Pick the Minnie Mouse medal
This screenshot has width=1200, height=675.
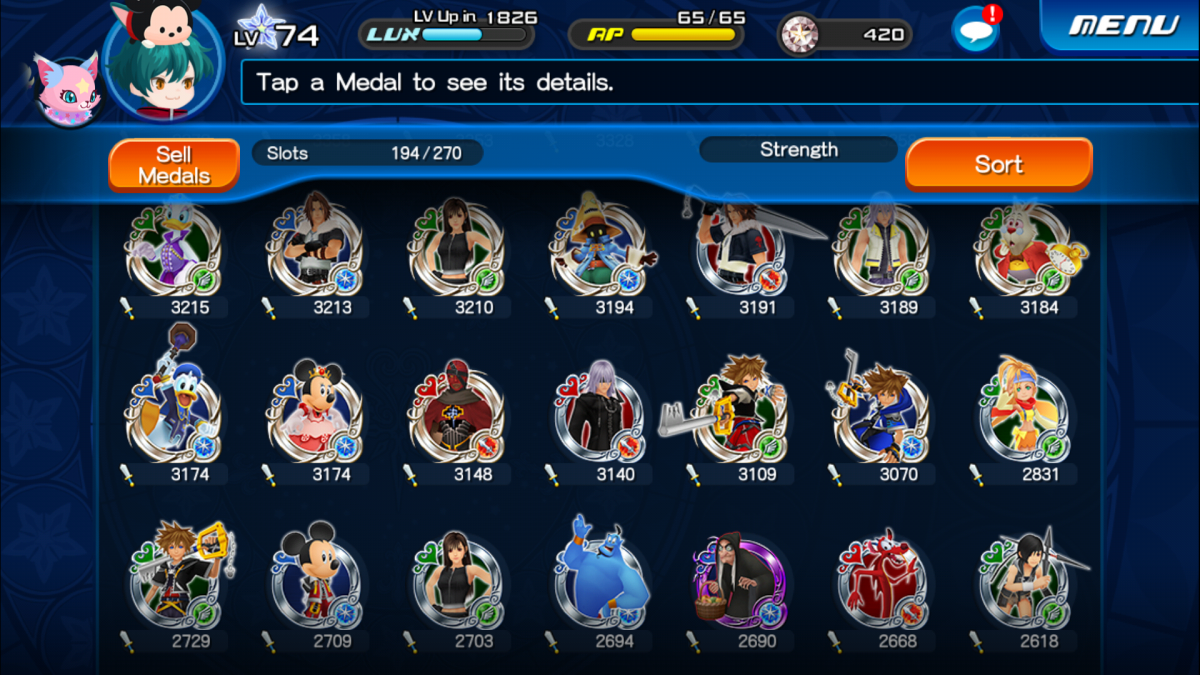pyautogui.click(x=314, y=416)
